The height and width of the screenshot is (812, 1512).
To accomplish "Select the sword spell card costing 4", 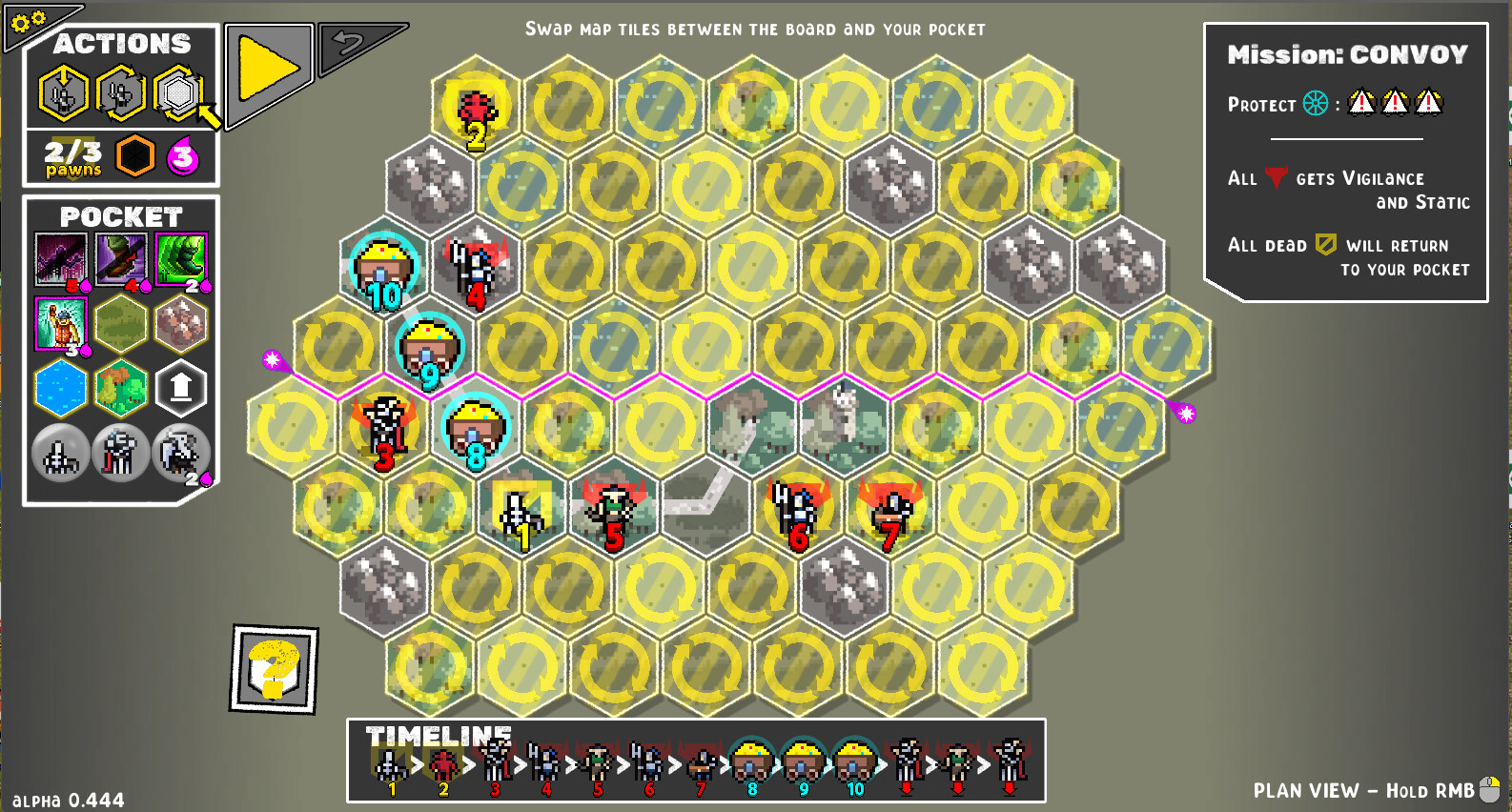I will 121,255.
